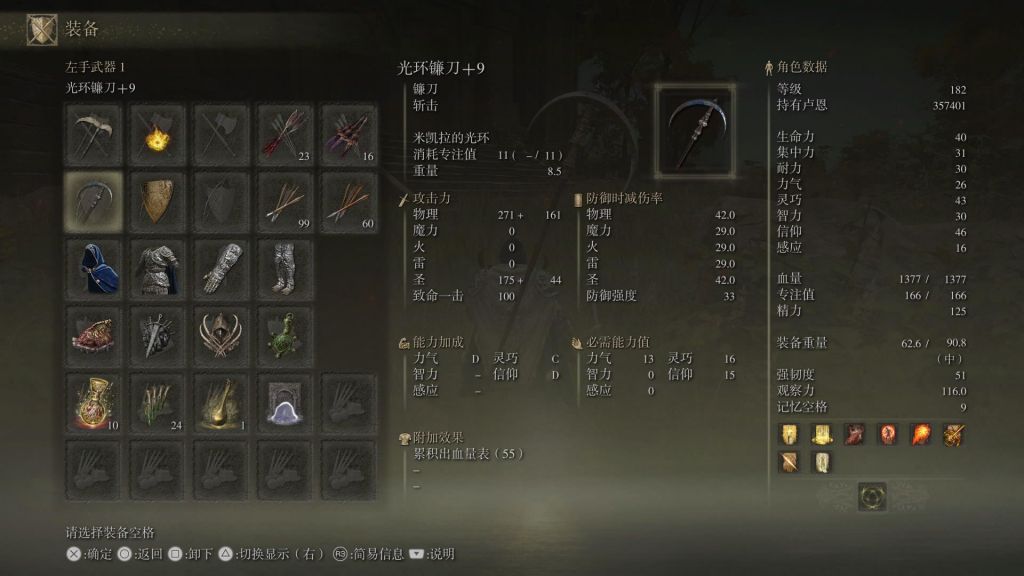This screenshot has height=576, width=1024.
Task: Select the red flask with 10 charges
Action: pos(94,403)
